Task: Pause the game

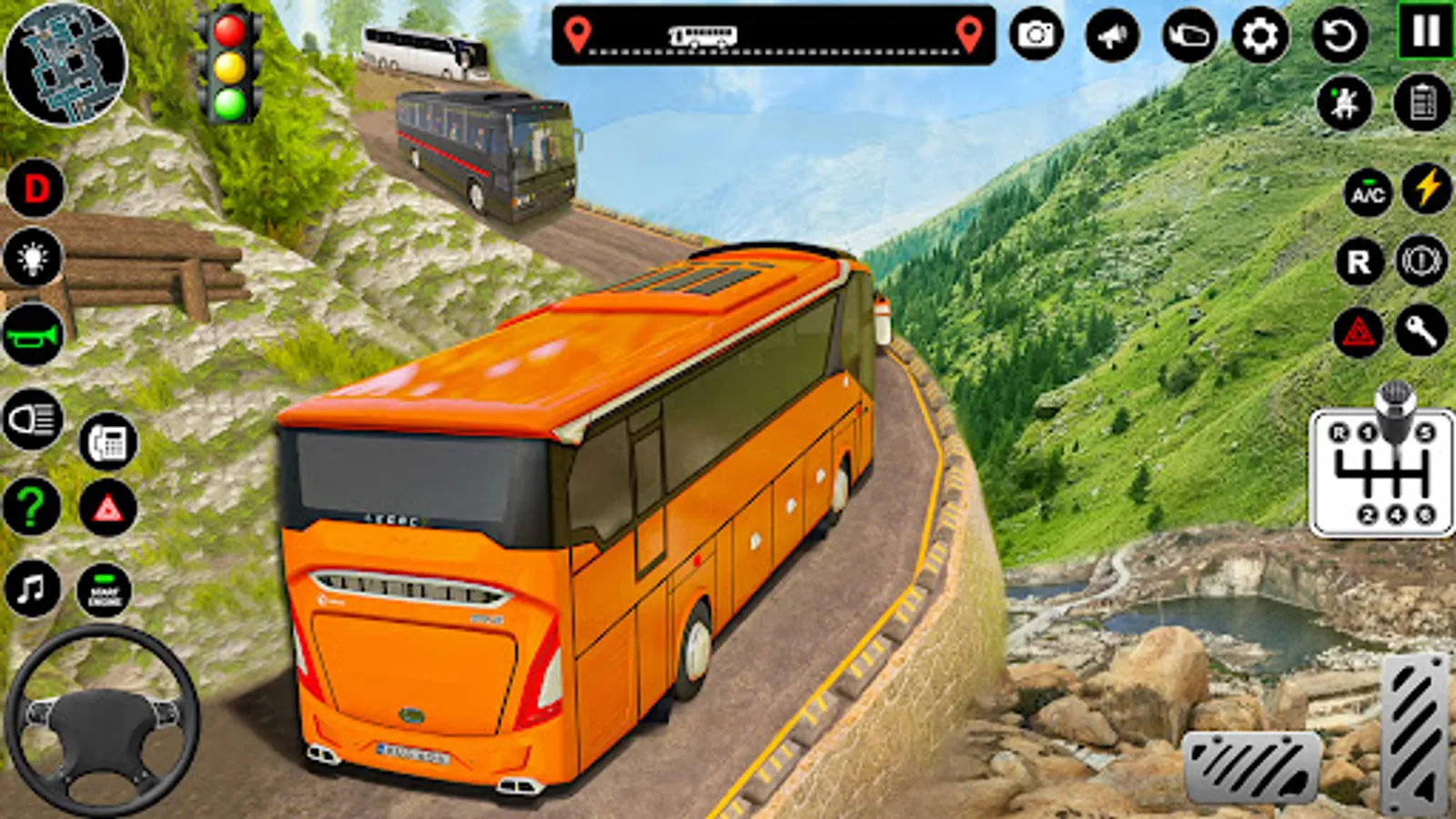Action: (x=1426, y=32)
